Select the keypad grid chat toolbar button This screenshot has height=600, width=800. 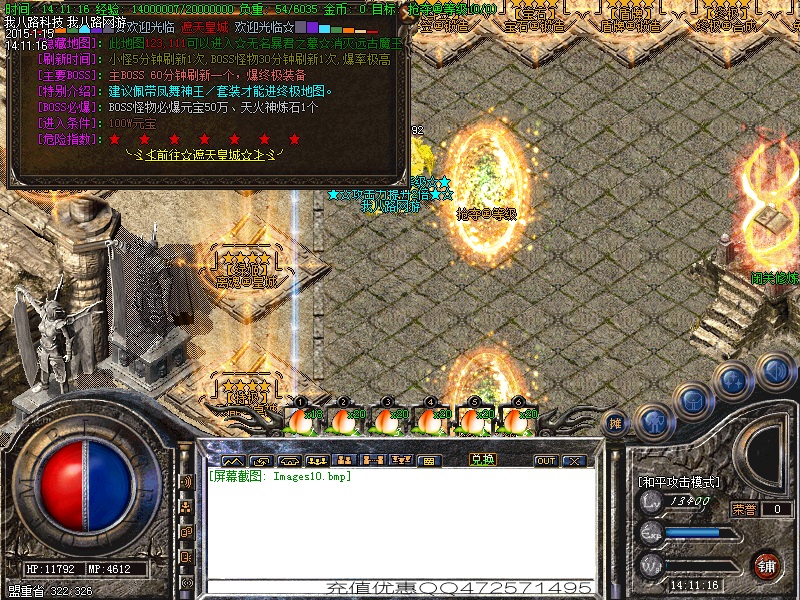429,461
